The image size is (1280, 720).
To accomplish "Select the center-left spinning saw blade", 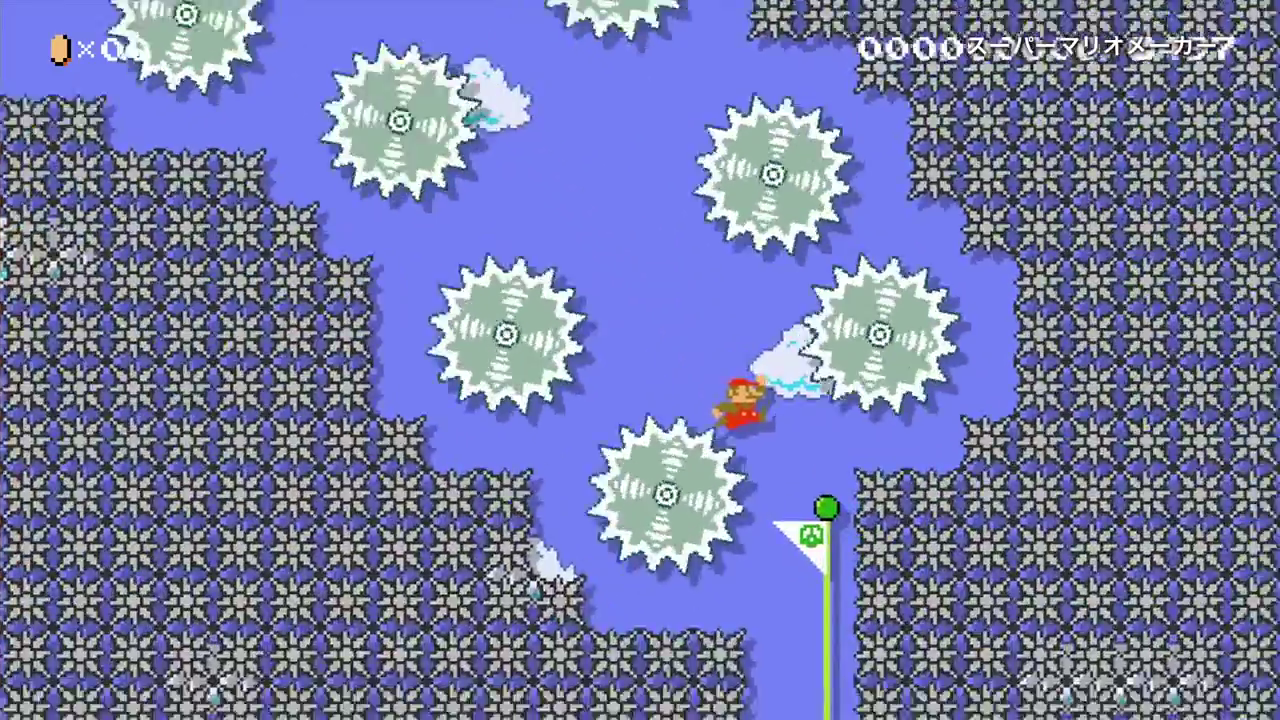I will pyautogui.click(x=508, y=333).
